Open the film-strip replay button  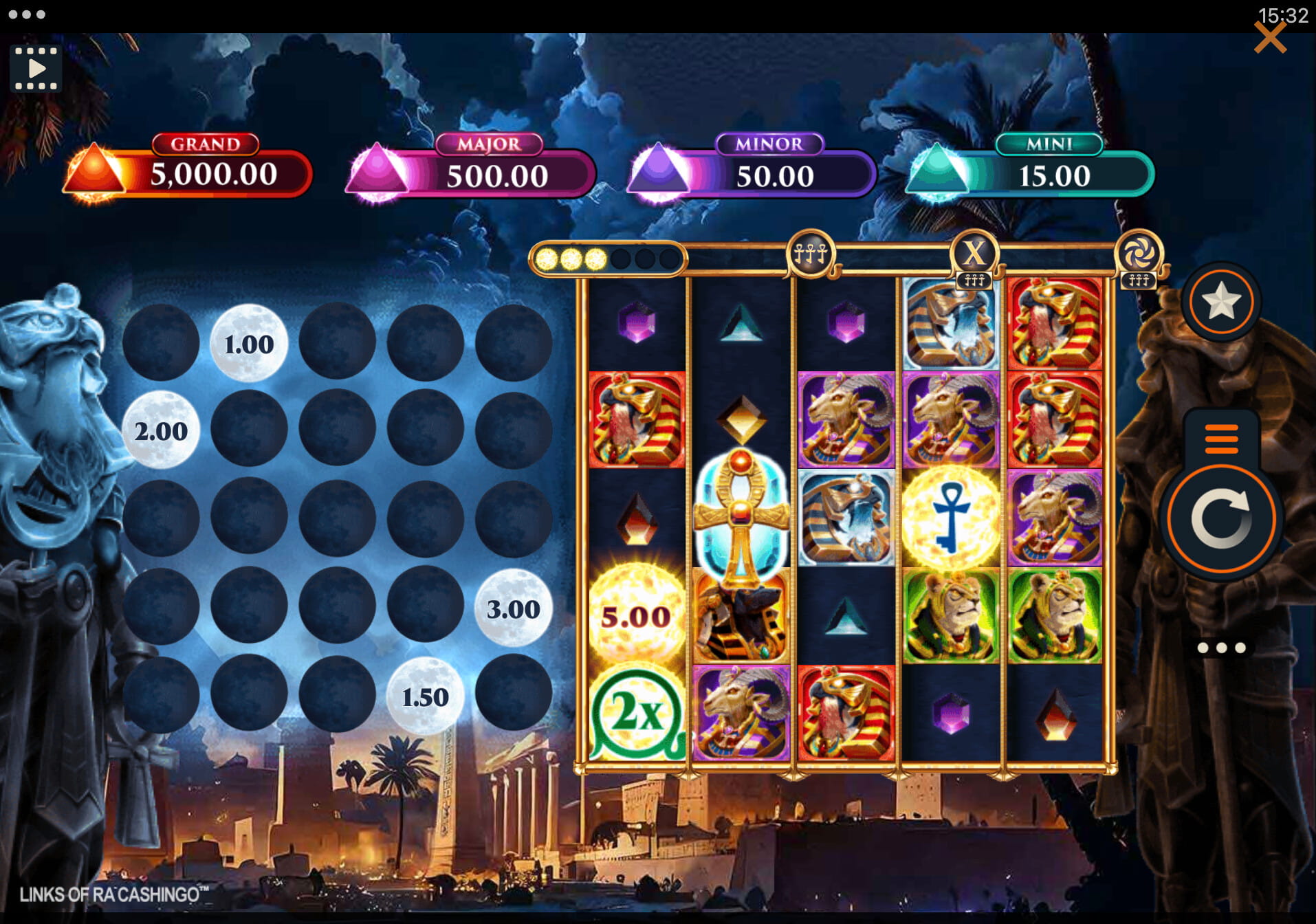36,69
